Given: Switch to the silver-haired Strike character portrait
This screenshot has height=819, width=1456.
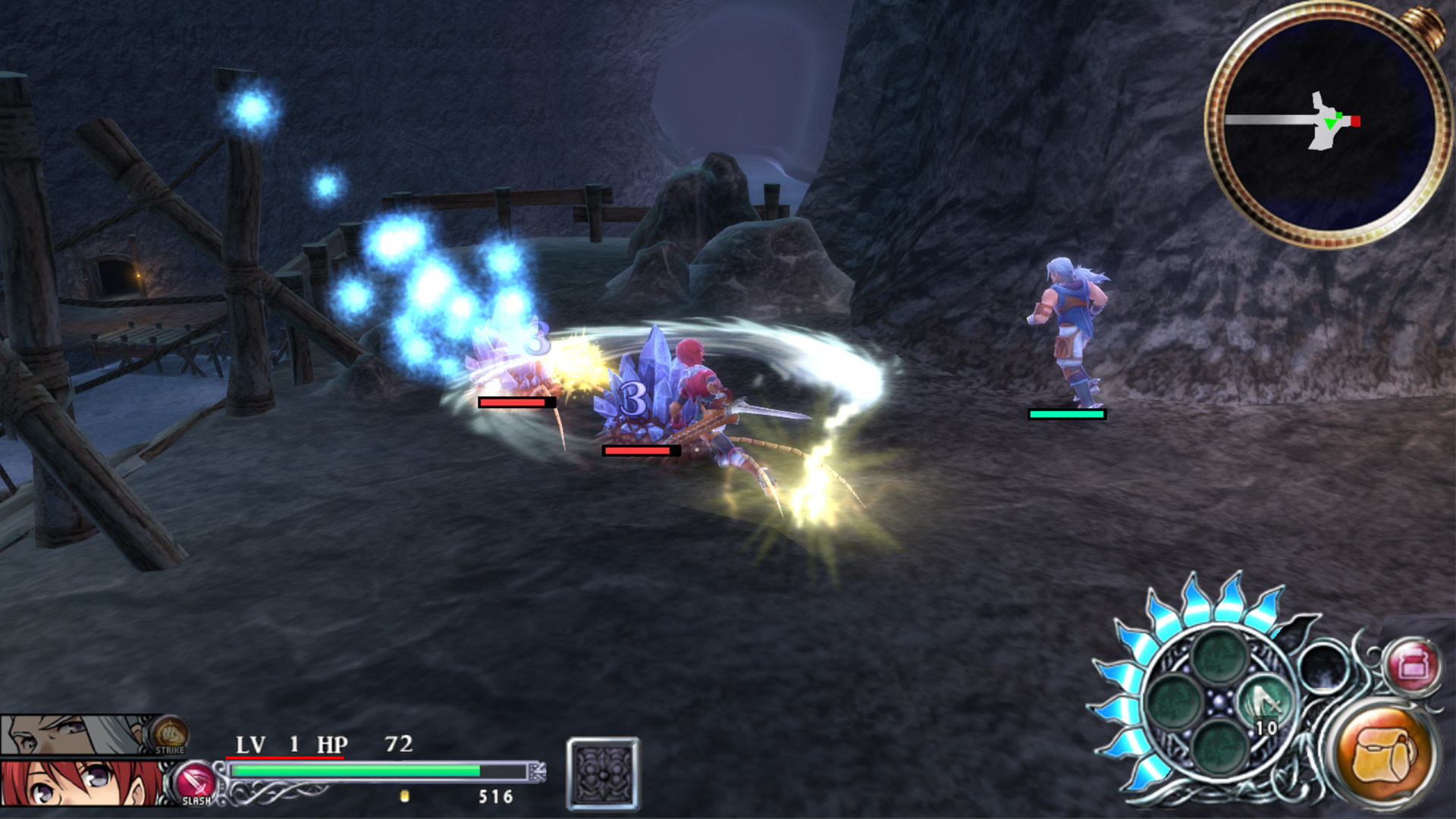Looking at the screenshot, I should pyautogui.click(x=76, y=734).
